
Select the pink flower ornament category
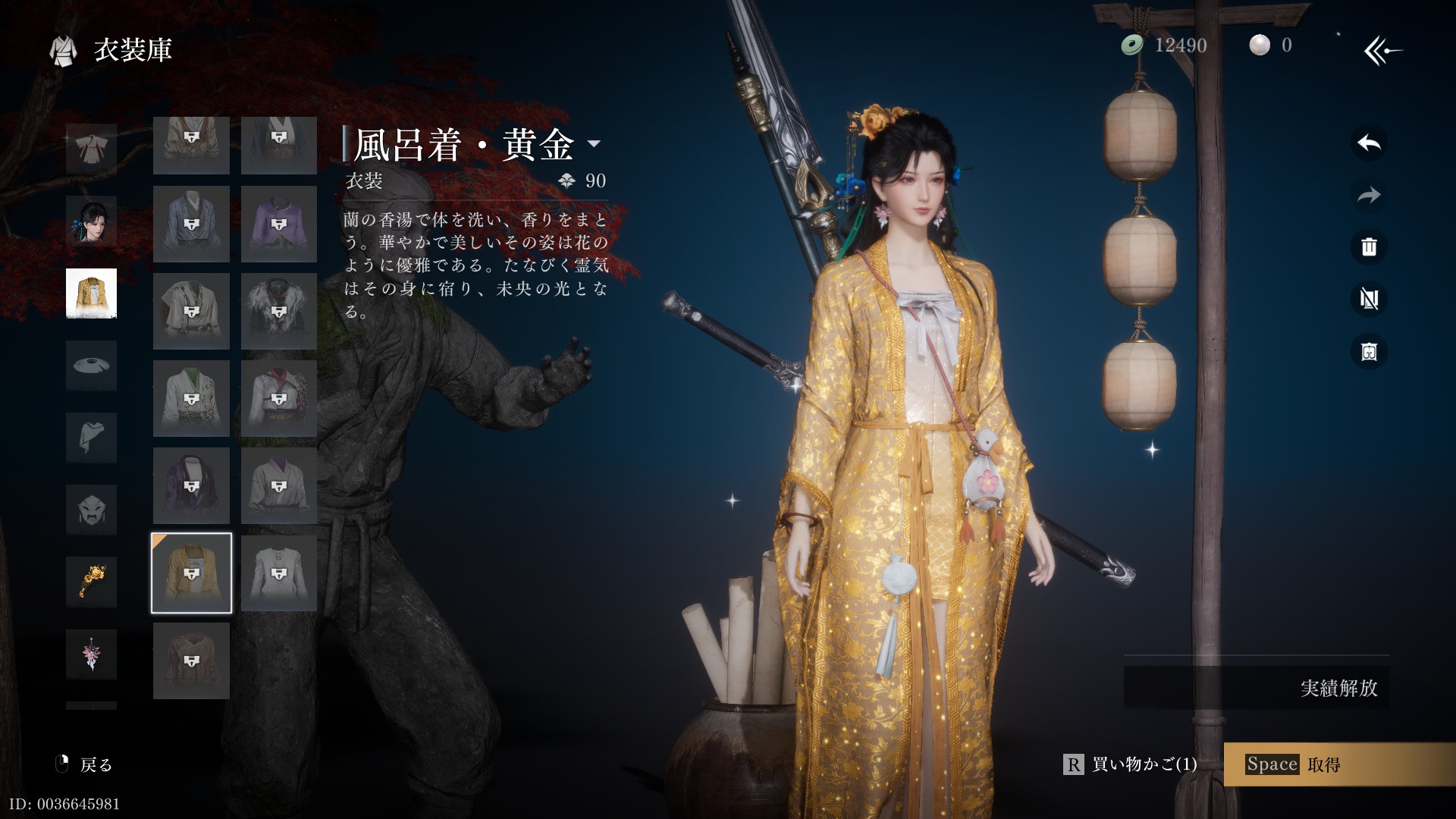[x=91, y=654]
